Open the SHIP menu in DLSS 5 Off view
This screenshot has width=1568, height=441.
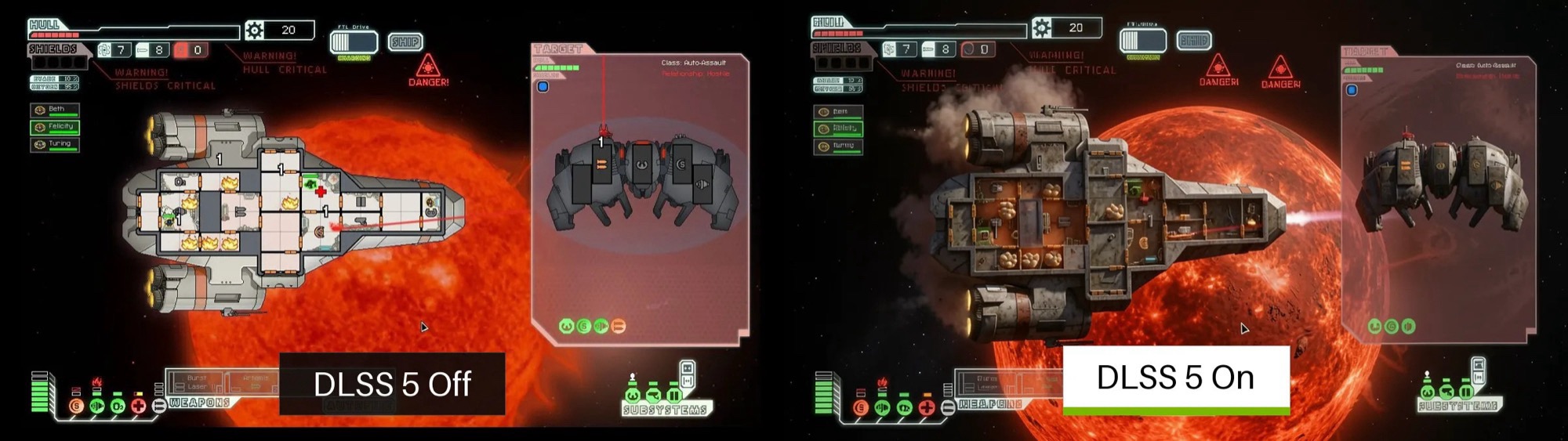405,42
